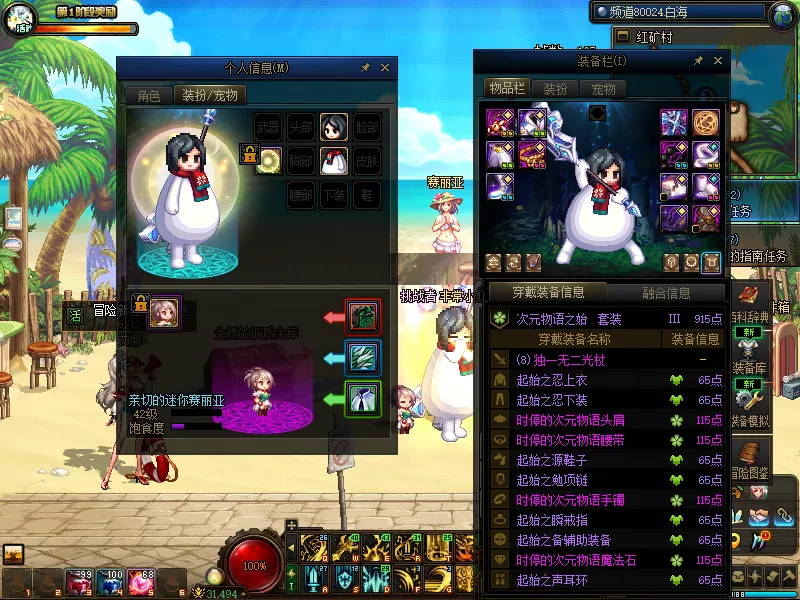Select the snowman body costume slot
The height and width of the screenshot is (600, 800).
[334, 160]
